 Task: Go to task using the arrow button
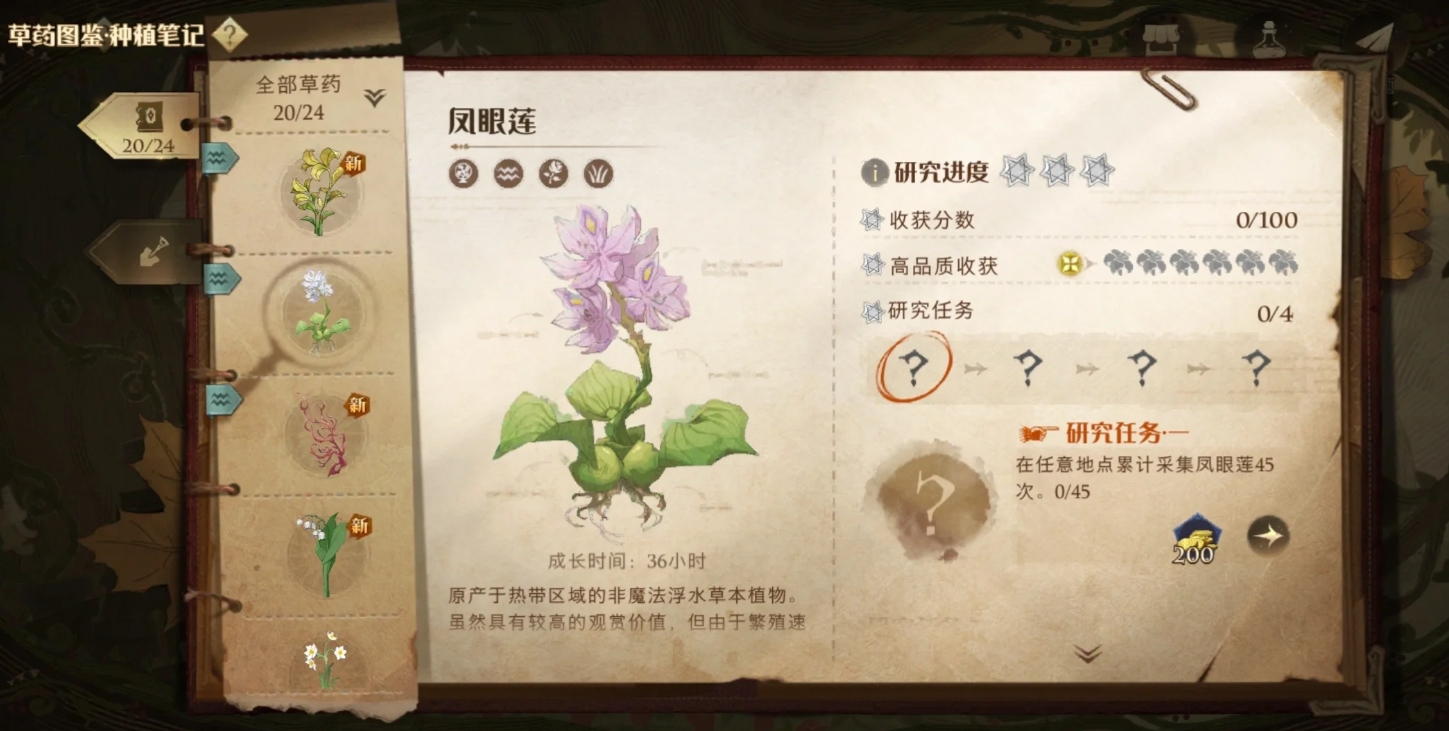pos(1268,536)
